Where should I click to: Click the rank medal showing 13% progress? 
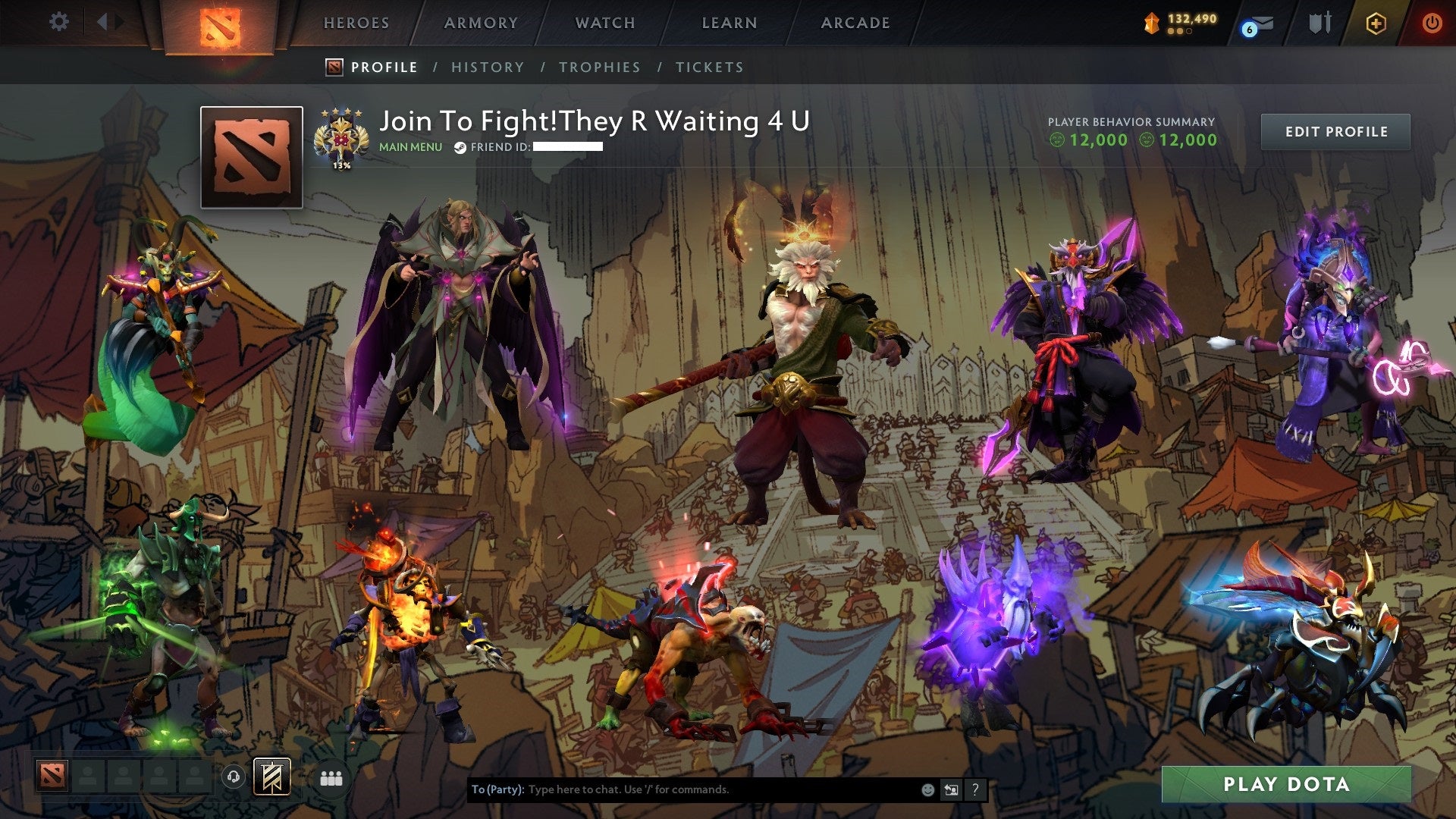click(341, 136)
